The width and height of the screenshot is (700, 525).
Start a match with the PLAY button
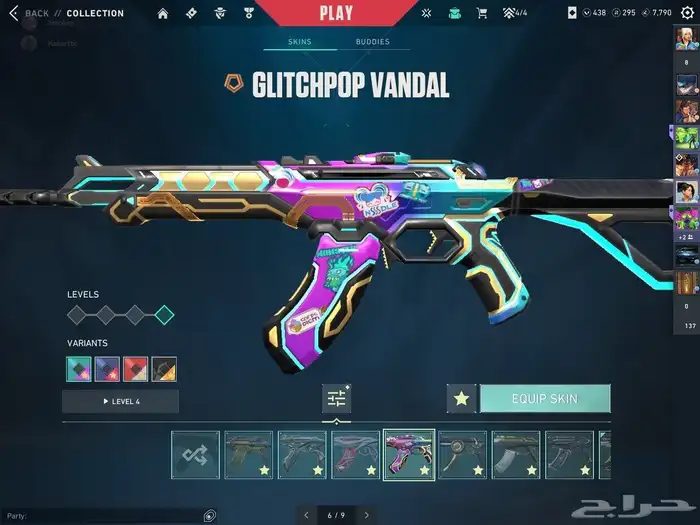[336, 13]
